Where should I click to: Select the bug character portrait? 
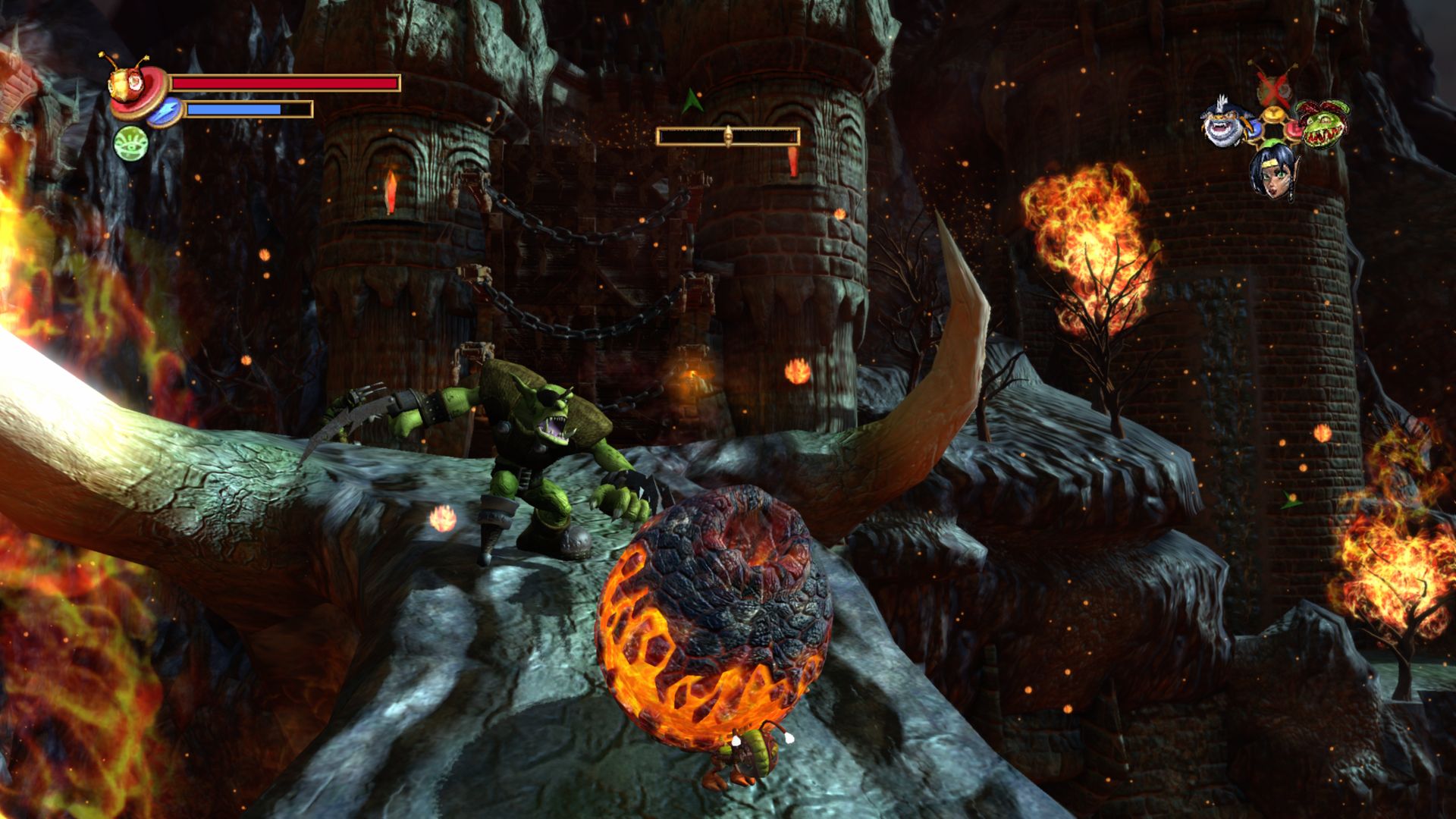point(124,85)
